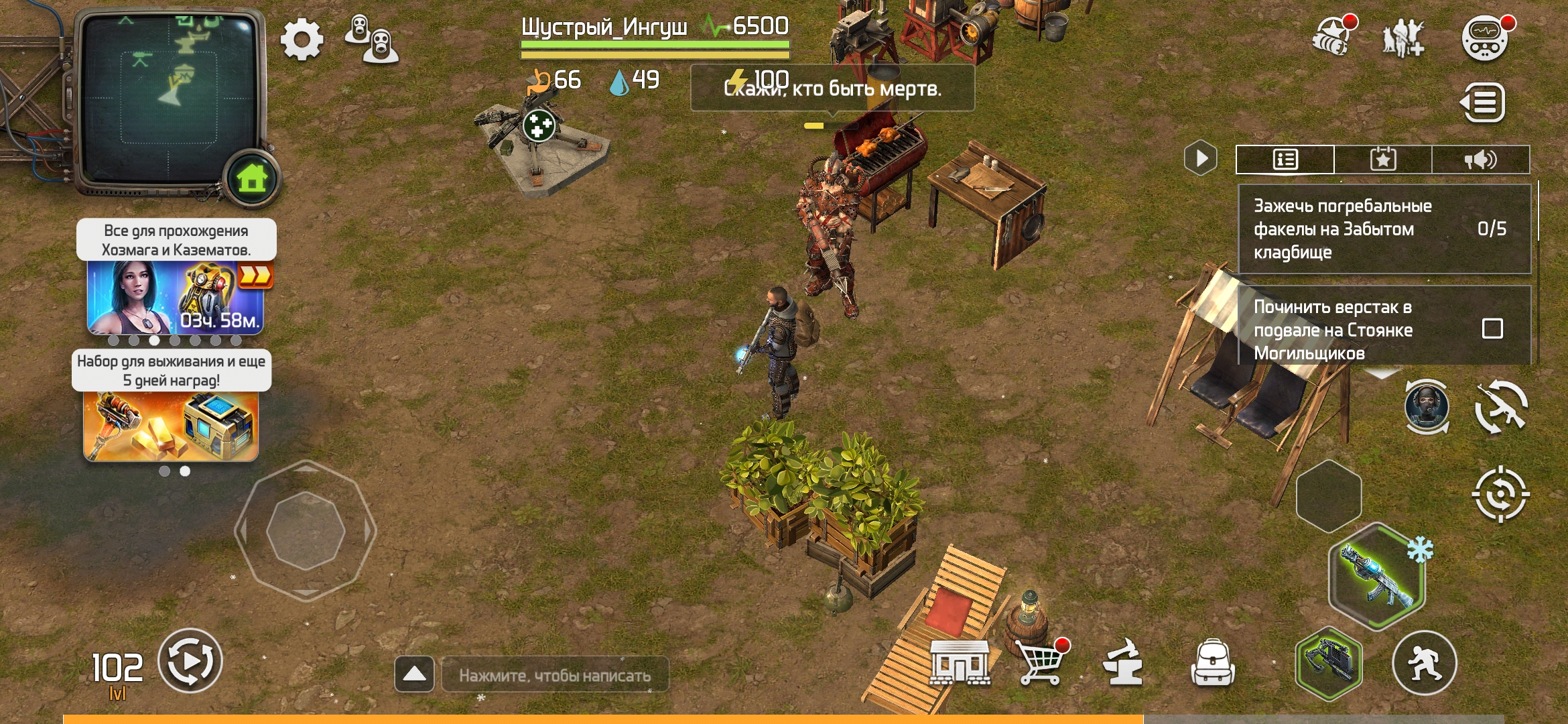Expand the chat with the up arrow
This screenshot has height=724, width=1568.
(x=414, y=674)
